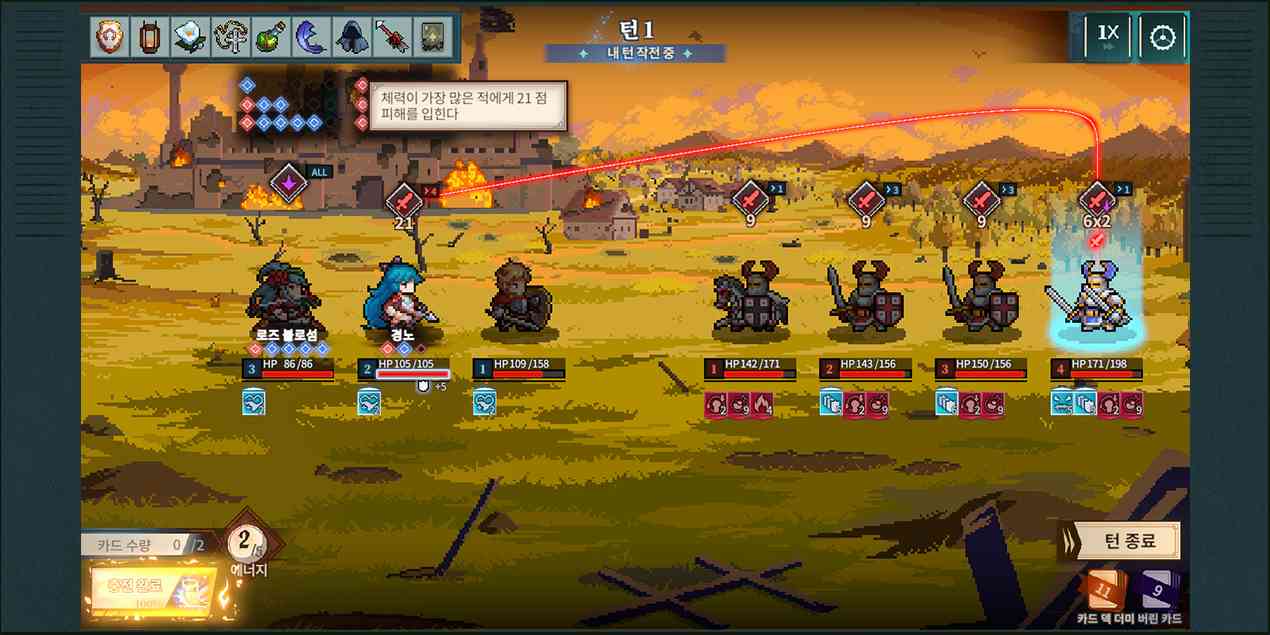Inspect the dark hooded cloak relic
This screenshot has width=1270, height=635.
(349, 38)
